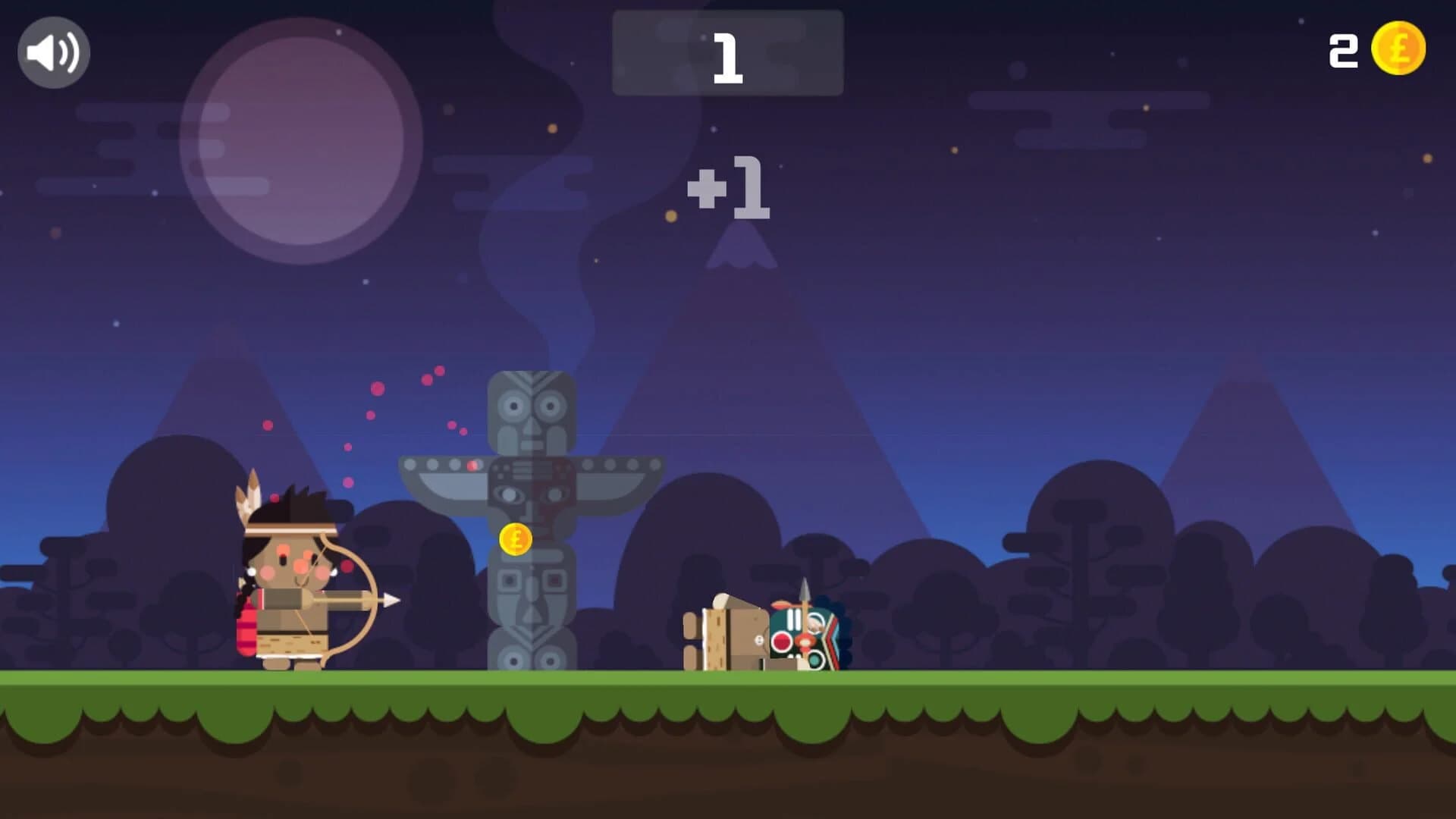Collect the floating £ coin near the totem
This screenshot has width=1456, height=819.
tap(514, 541)
